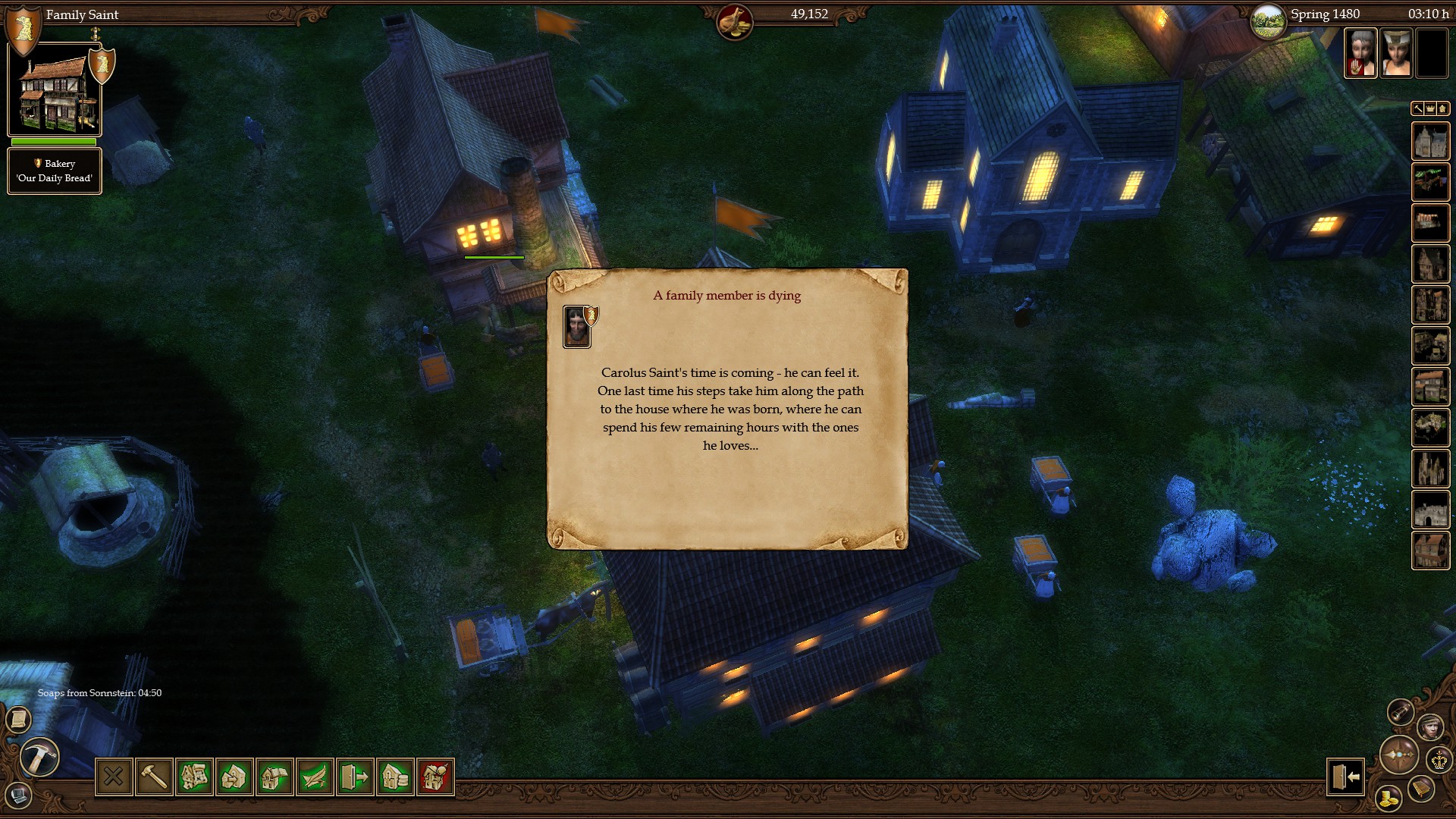Image resolution: width=1456 pixels, height=819 pixels.
Task: Toggle the crown filter above the building list
Action: click(1430, 108)
